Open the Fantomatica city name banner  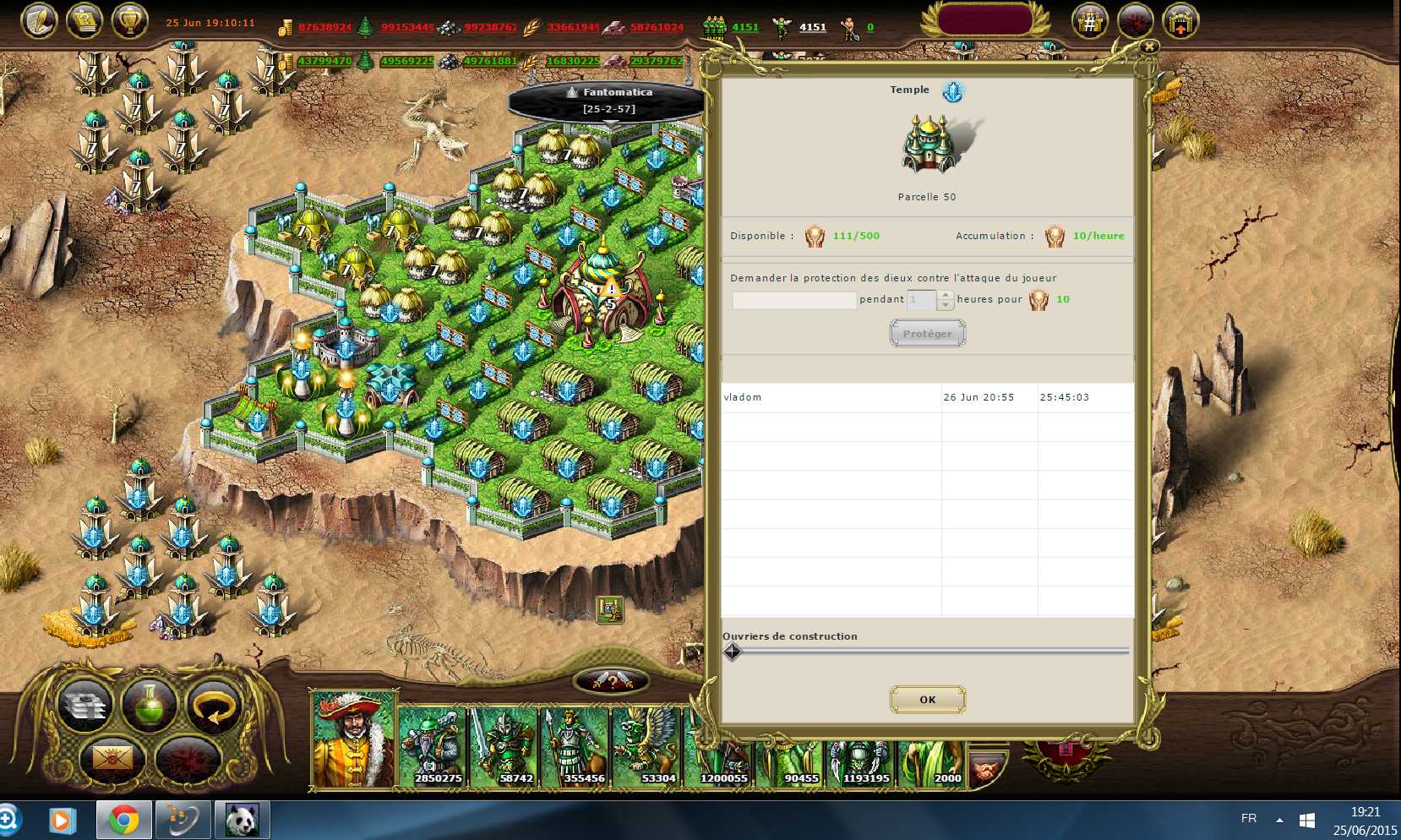609,101
